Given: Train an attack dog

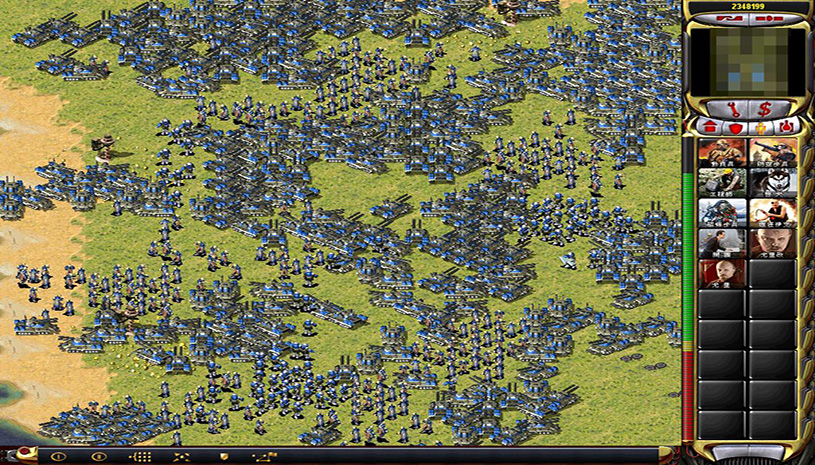Looking at the screenshot, I should pos(774,182).
